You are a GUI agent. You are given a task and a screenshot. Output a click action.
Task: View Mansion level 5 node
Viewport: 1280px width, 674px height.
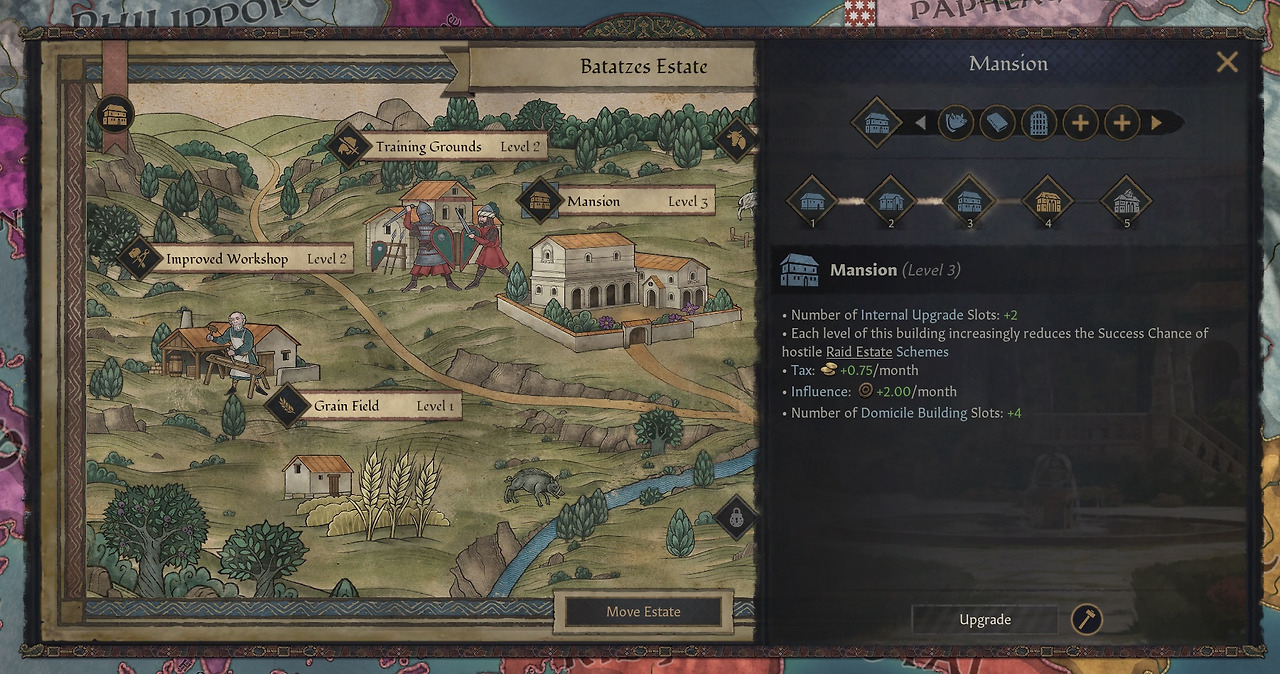1126,200
